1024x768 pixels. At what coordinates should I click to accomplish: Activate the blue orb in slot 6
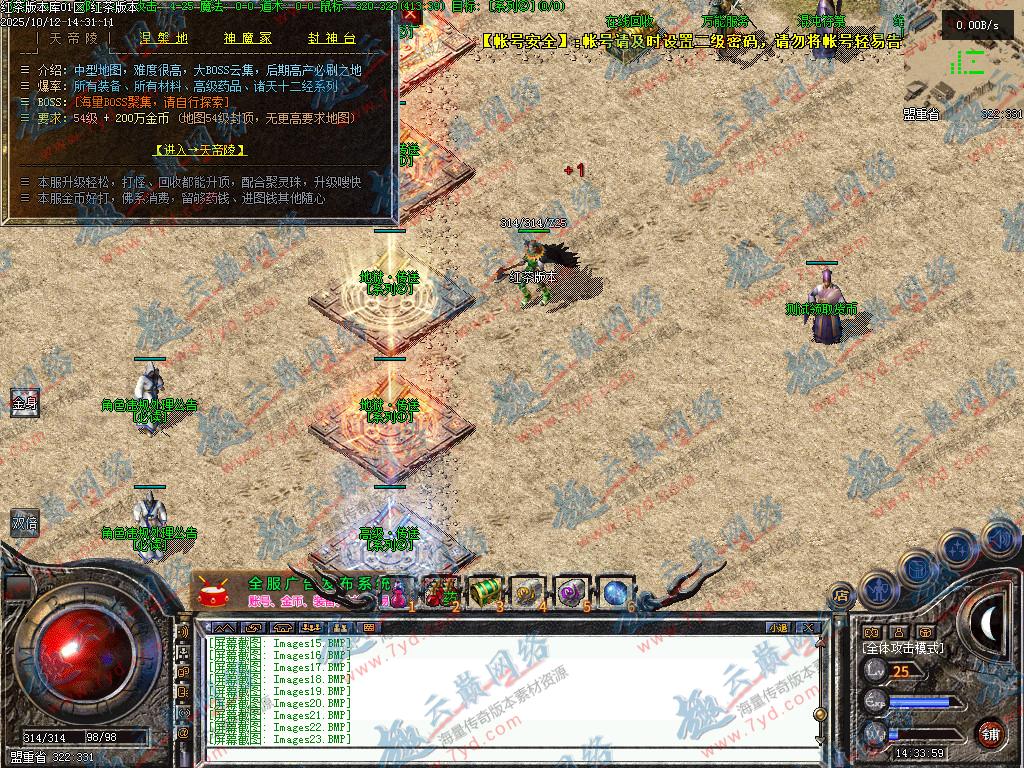(x=613, y=591)
